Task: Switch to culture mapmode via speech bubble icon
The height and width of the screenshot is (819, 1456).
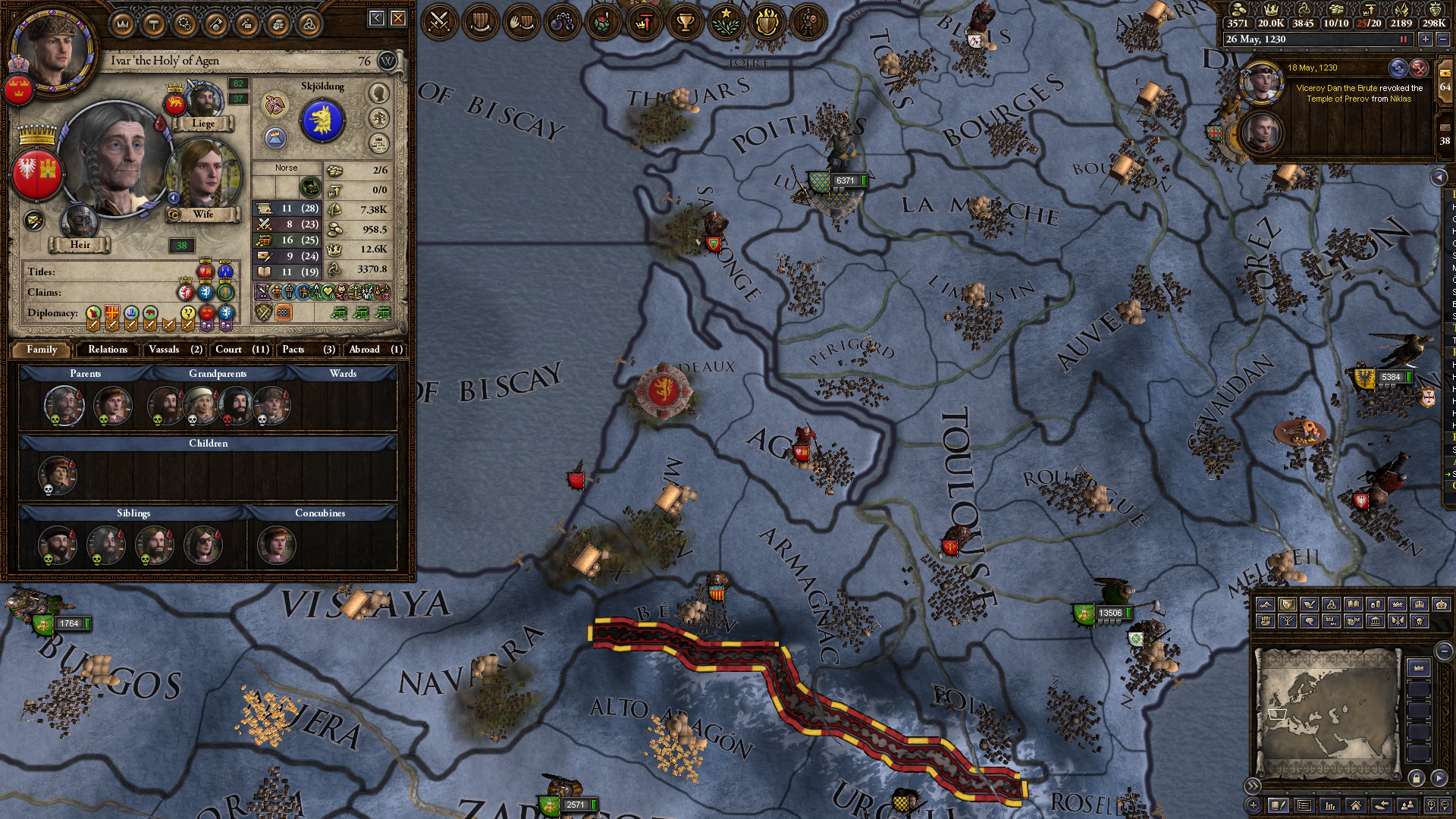Action: click(1309, 622)
